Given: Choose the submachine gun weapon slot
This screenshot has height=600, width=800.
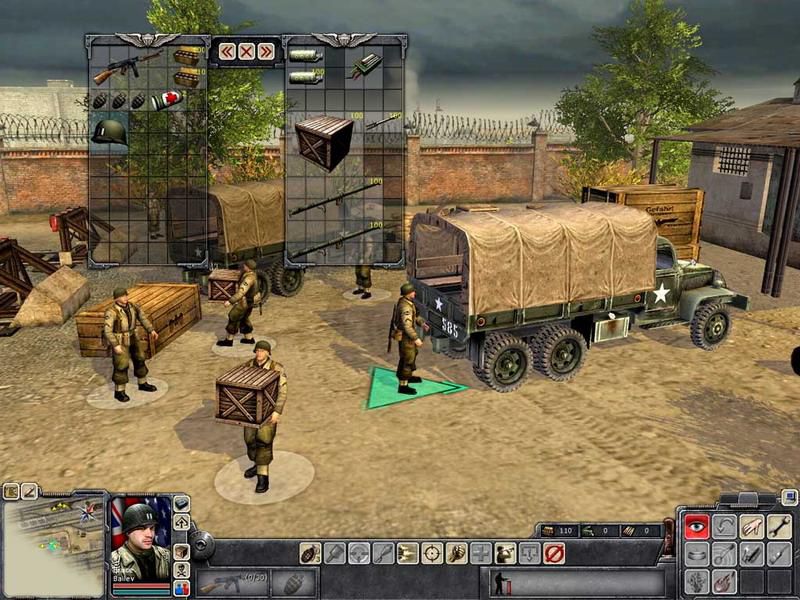Looking at the screenshot, I should click(x=230, y=583).
